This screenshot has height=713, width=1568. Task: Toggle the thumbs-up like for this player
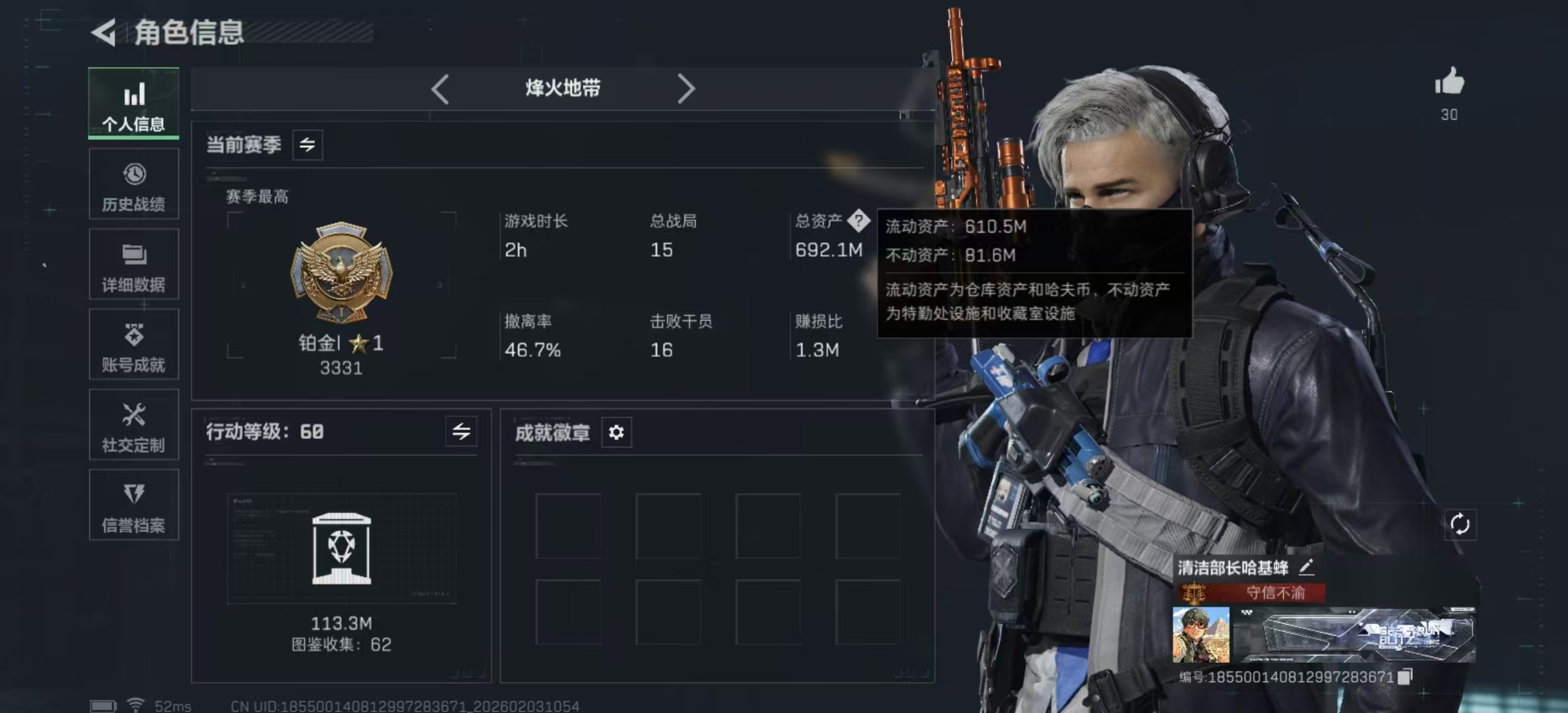click(1449, 81)
